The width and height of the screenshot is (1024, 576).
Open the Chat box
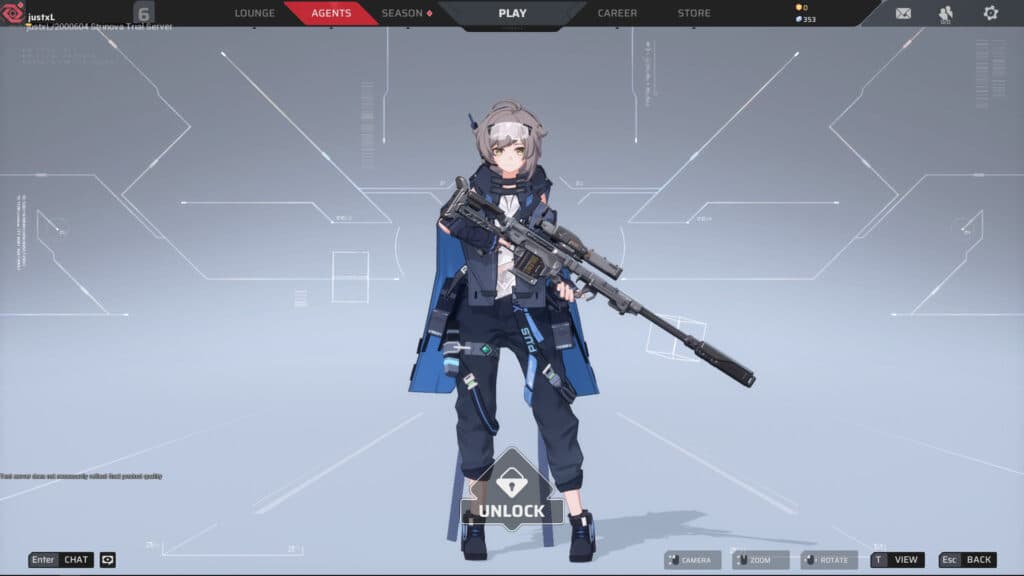click(x=61, y=560)
